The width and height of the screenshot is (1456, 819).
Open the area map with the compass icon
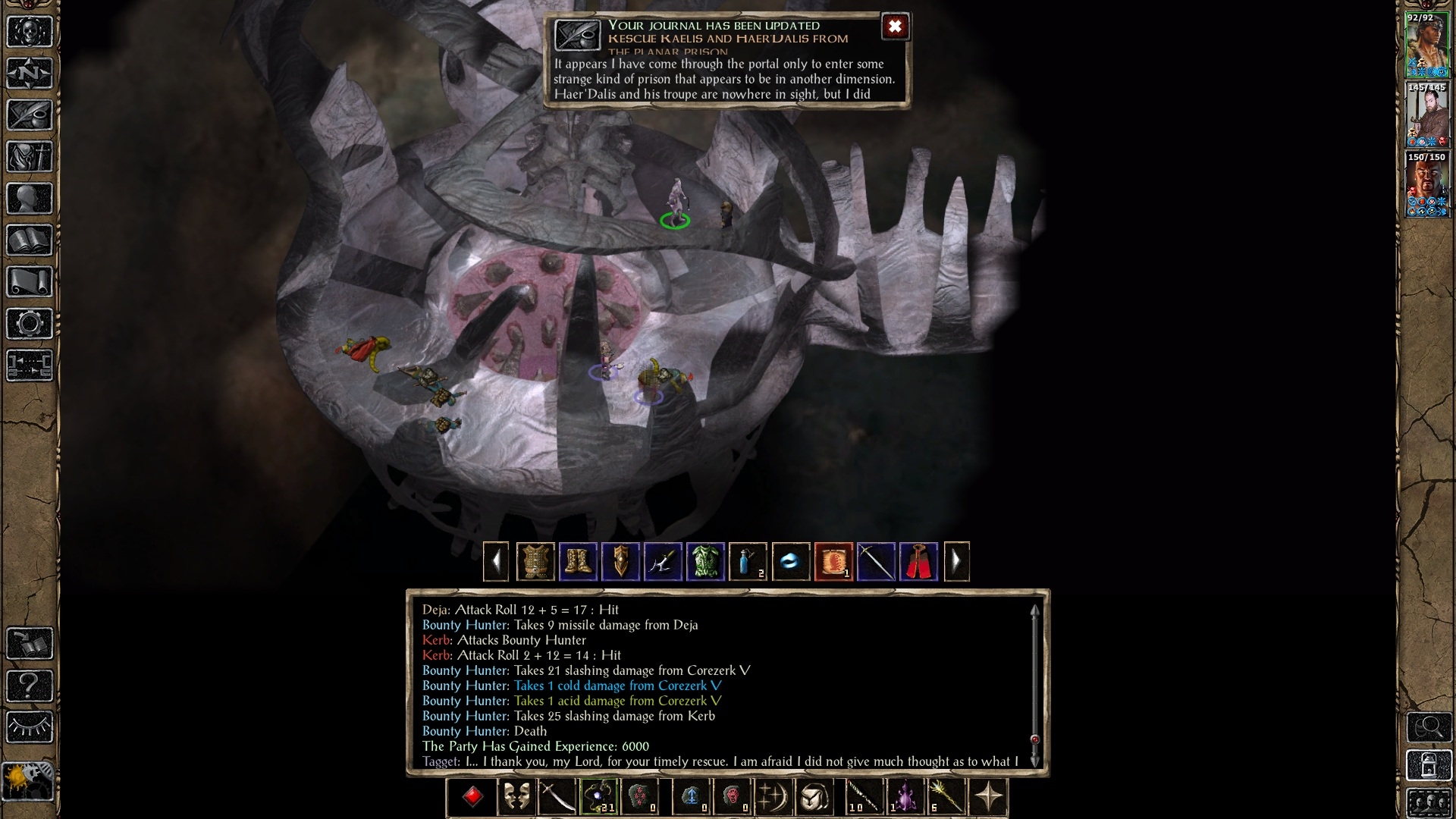coord(30,74)
